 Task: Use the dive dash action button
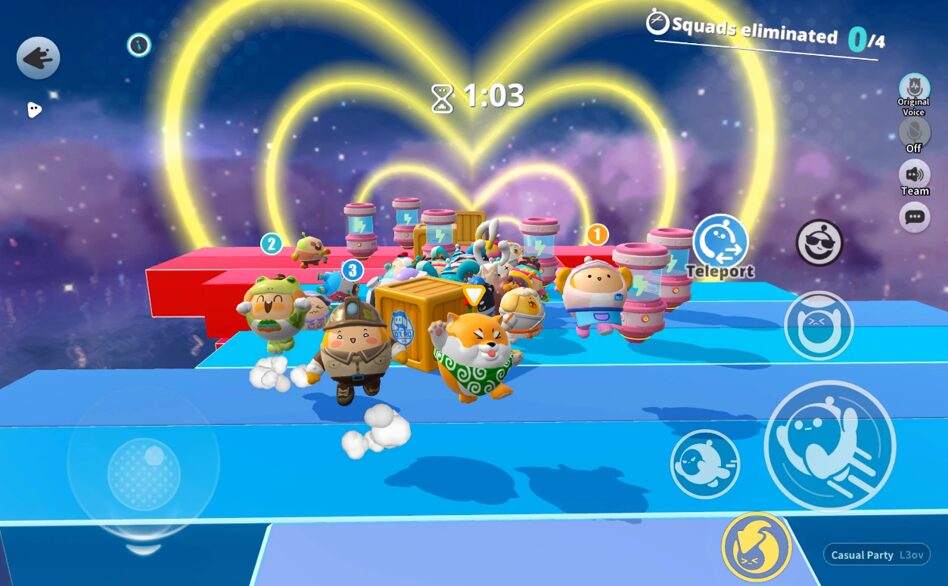click(704, 464)
